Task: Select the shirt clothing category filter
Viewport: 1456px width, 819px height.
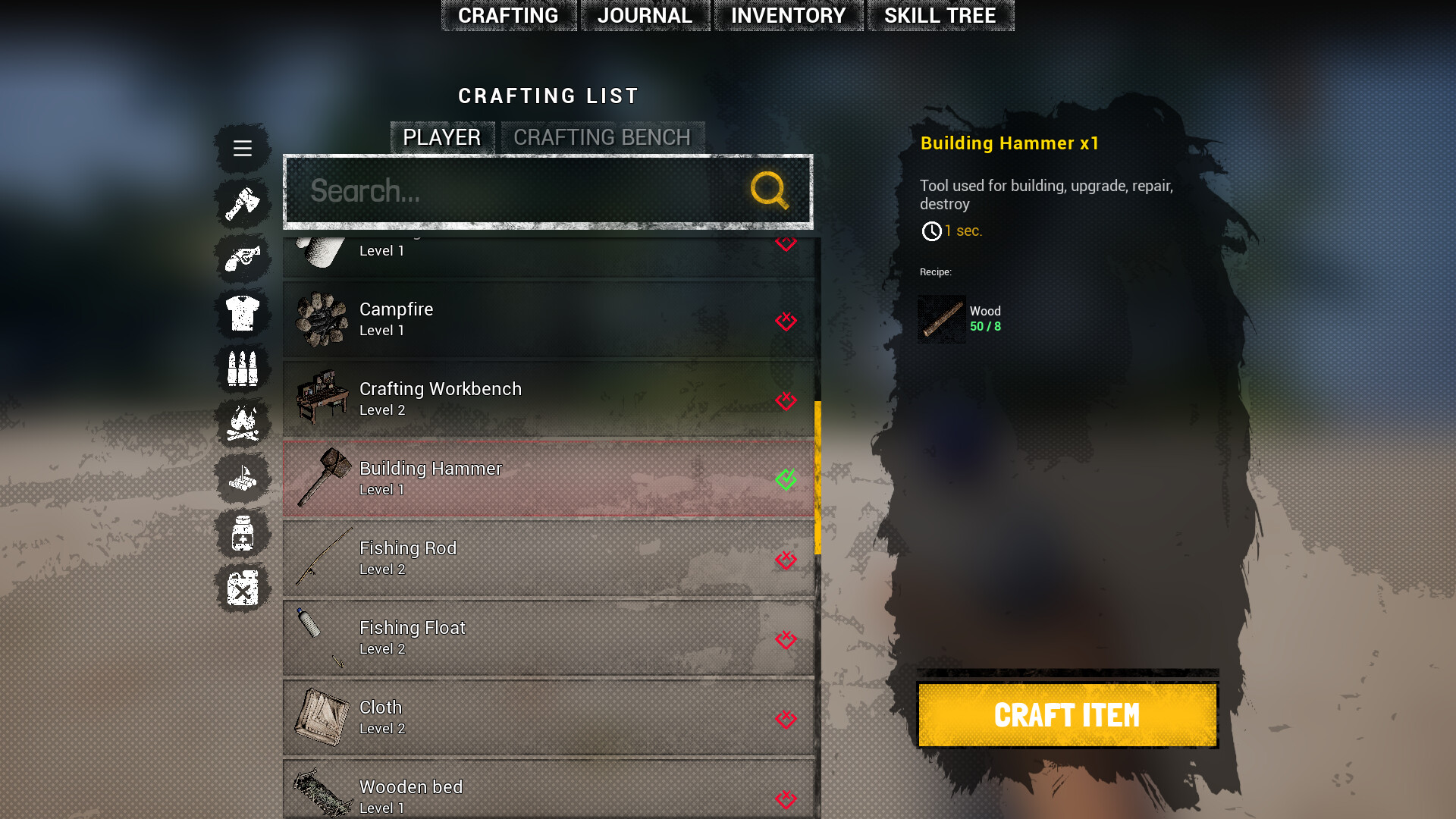Action: (x=242, y=312)
